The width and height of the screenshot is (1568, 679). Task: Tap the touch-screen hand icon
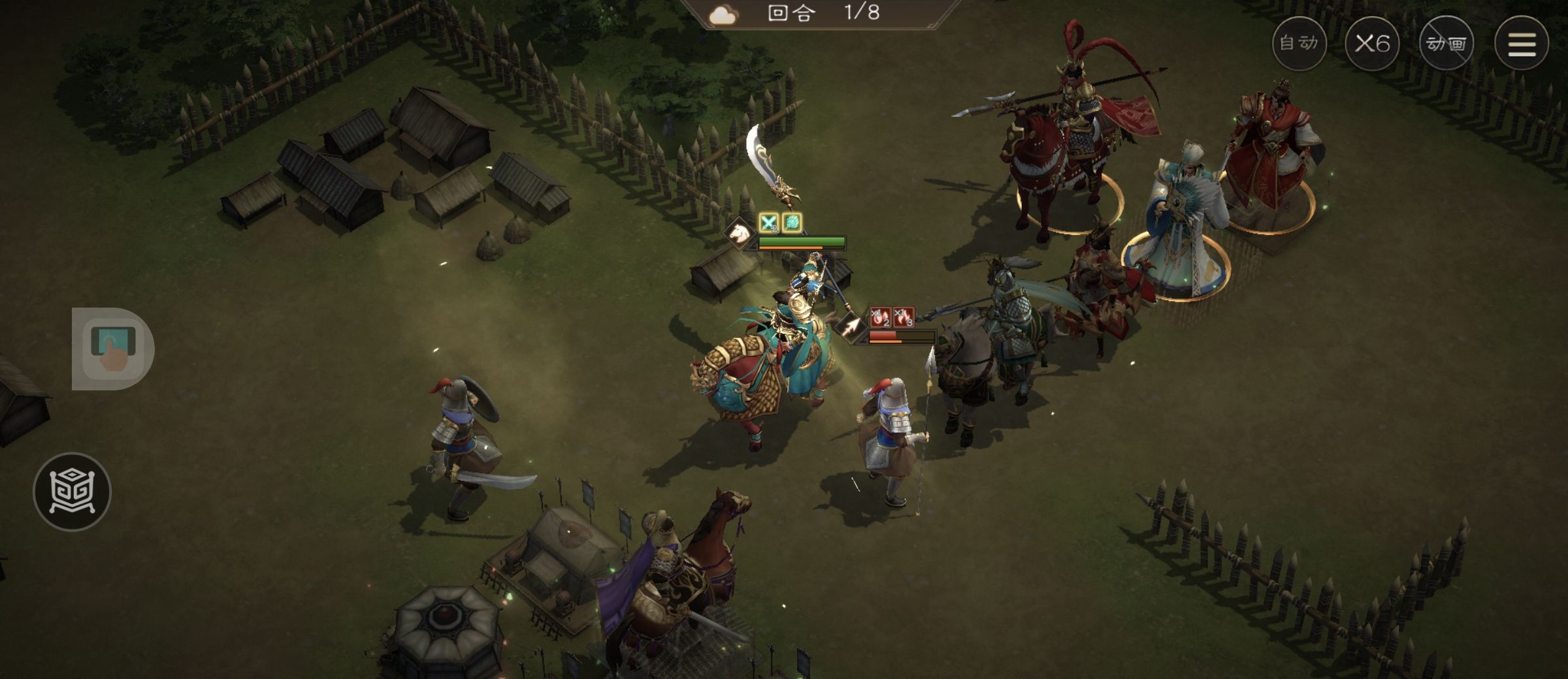pos(113,349)
